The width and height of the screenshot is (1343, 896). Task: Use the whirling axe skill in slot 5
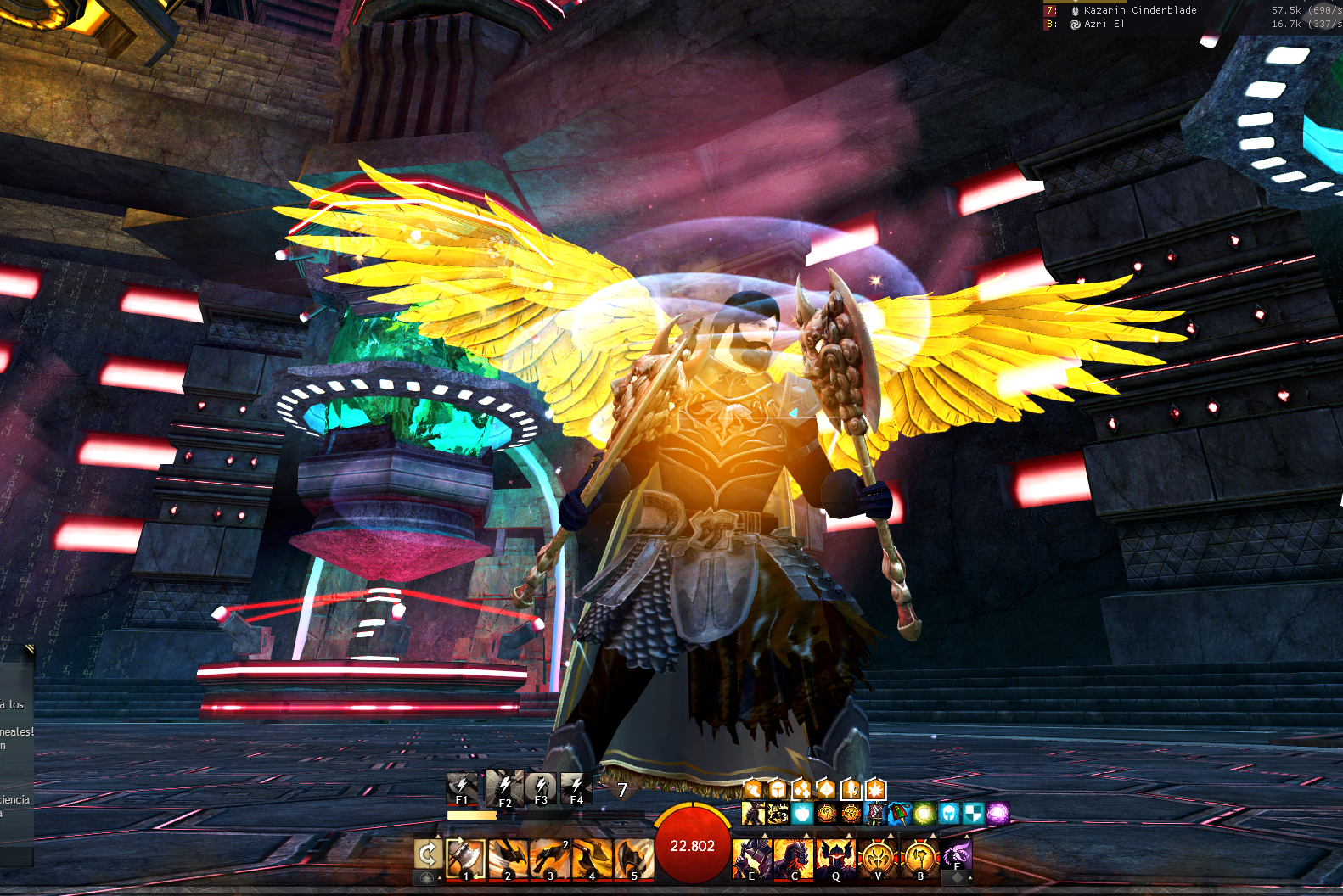(x=633, y=858)
